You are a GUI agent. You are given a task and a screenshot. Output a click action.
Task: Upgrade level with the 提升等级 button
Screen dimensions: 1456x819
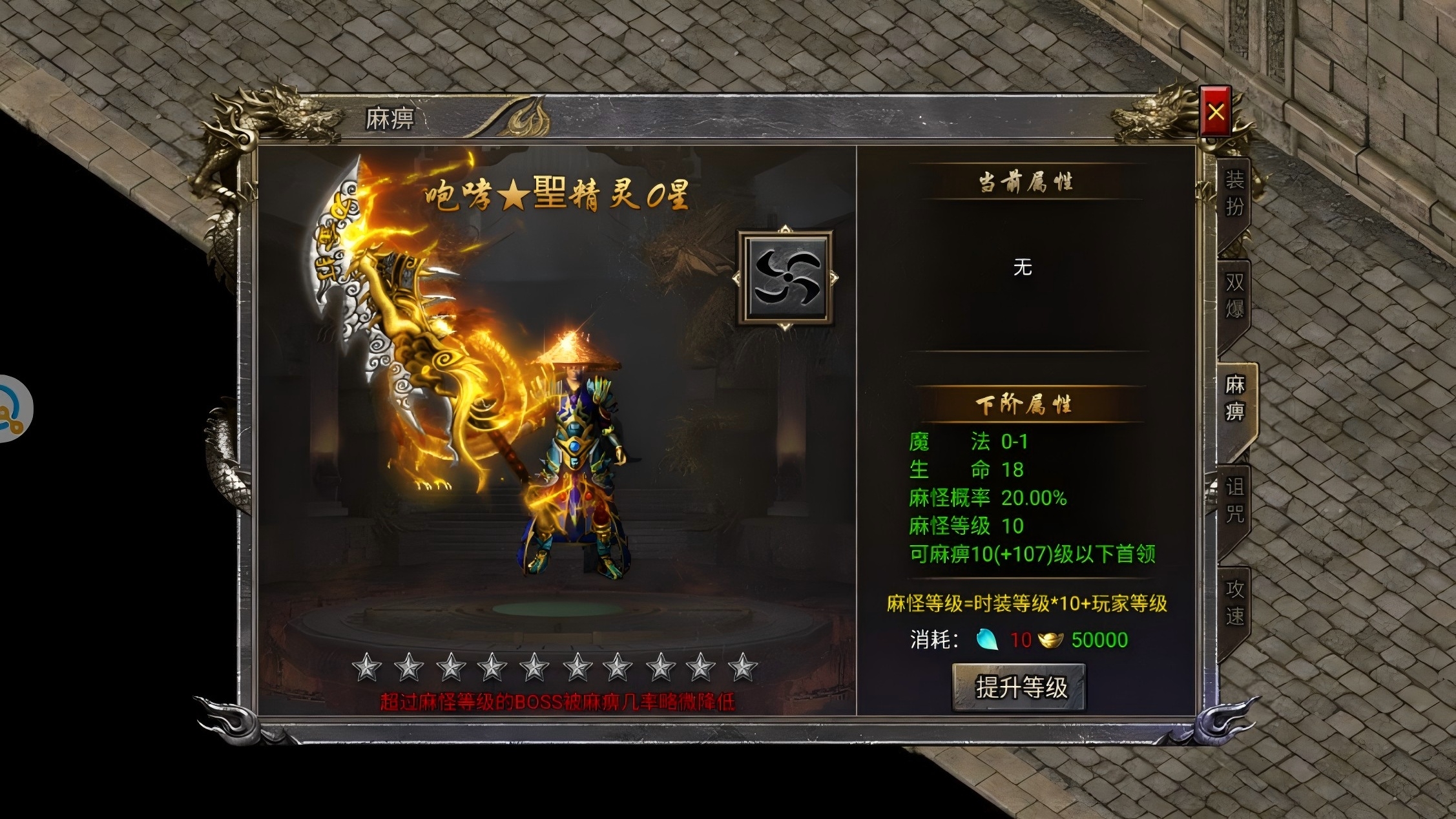1020,687
